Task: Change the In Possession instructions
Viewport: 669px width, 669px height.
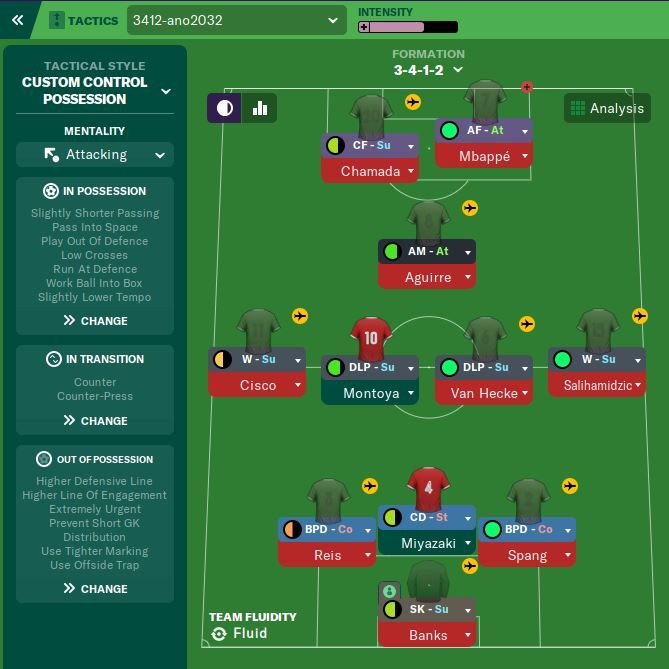Action: pyautogui.click(x=95, y=321)
